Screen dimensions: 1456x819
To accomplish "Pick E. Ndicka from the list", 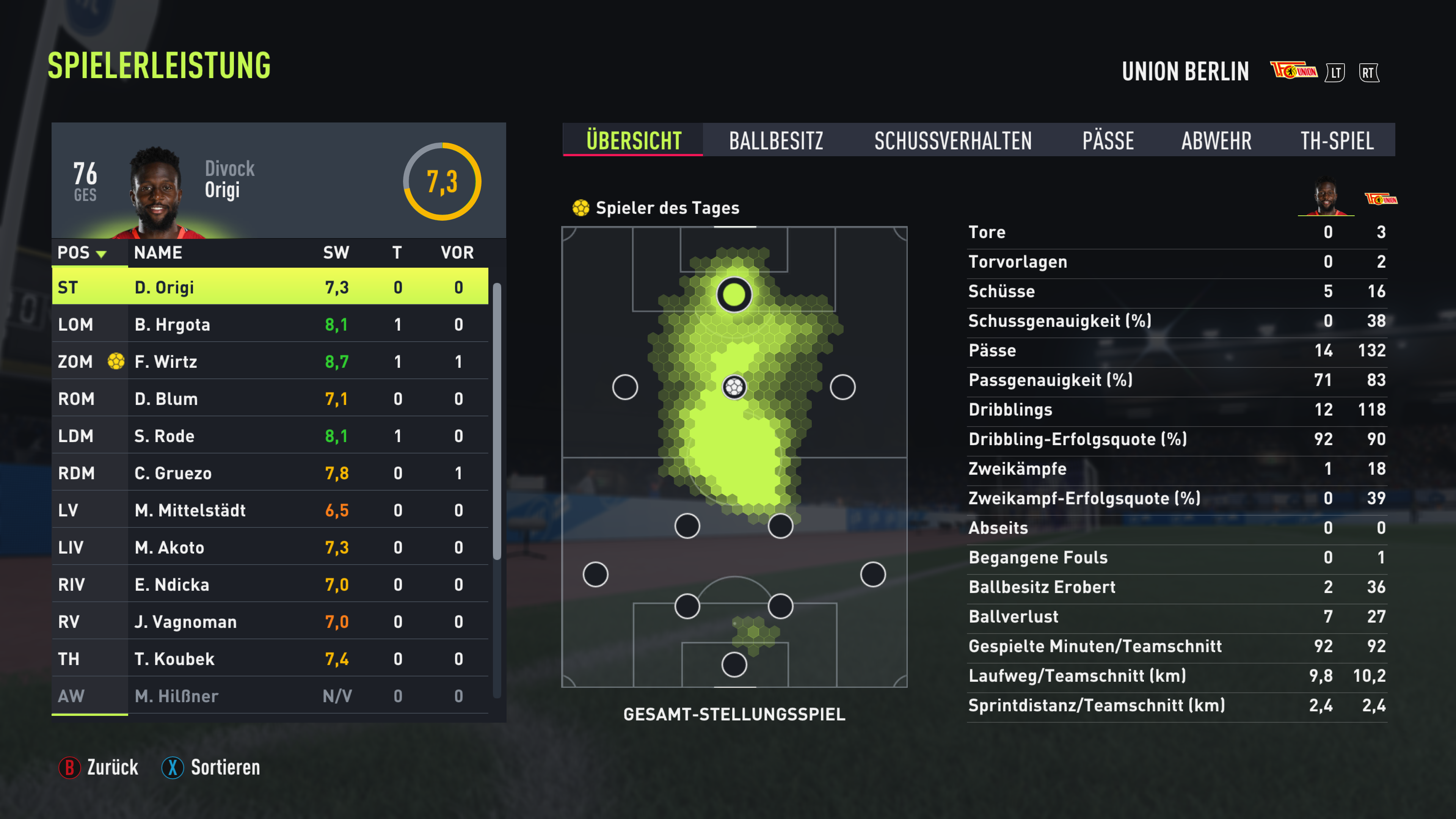I will click(x=270, y=584).
